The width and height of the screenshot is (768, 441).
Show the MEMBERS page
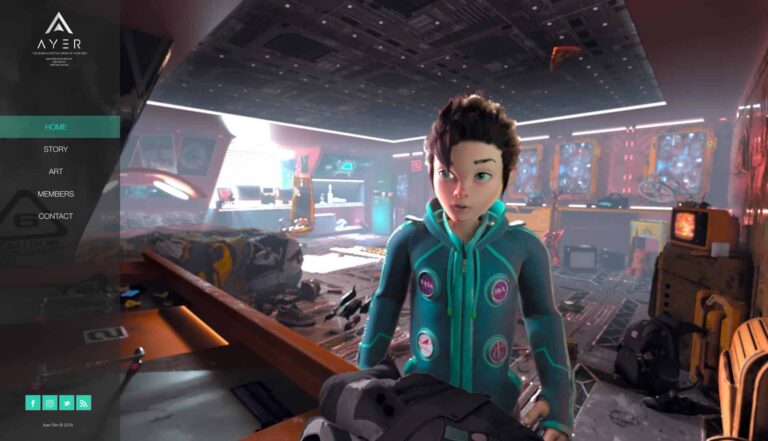(x=56, y=194)
